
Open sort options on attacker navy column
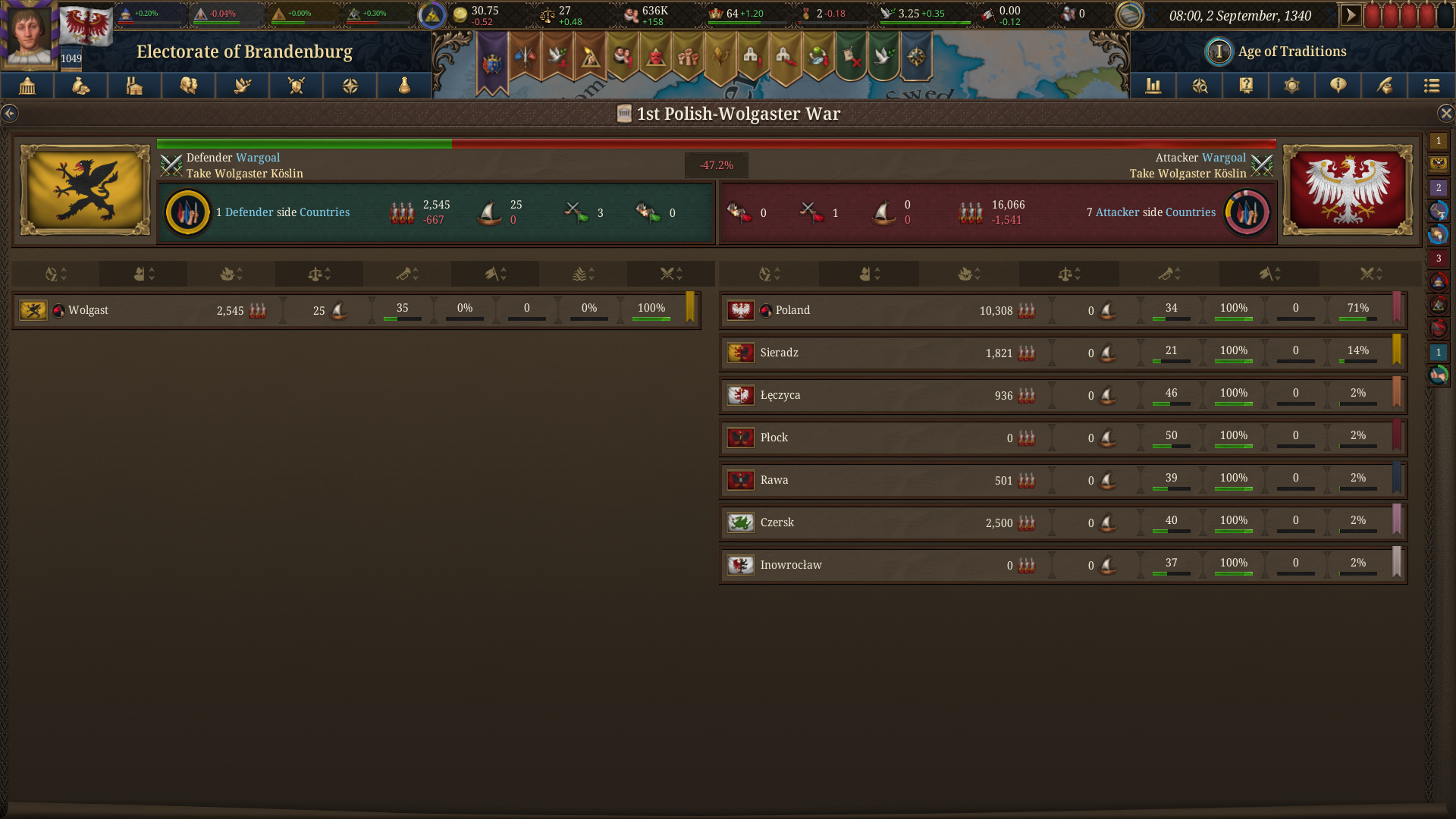969,274
